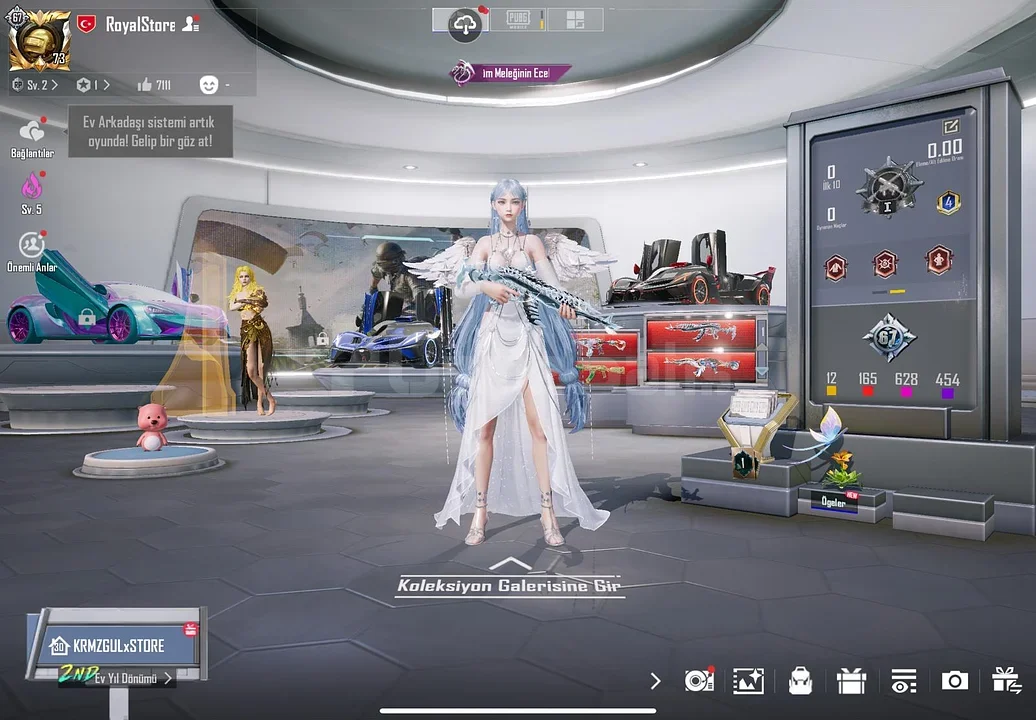Open RoyalStore's player avatar profile
The width and height of the screenshot is (1036, 720).
[x=40, y=41]
